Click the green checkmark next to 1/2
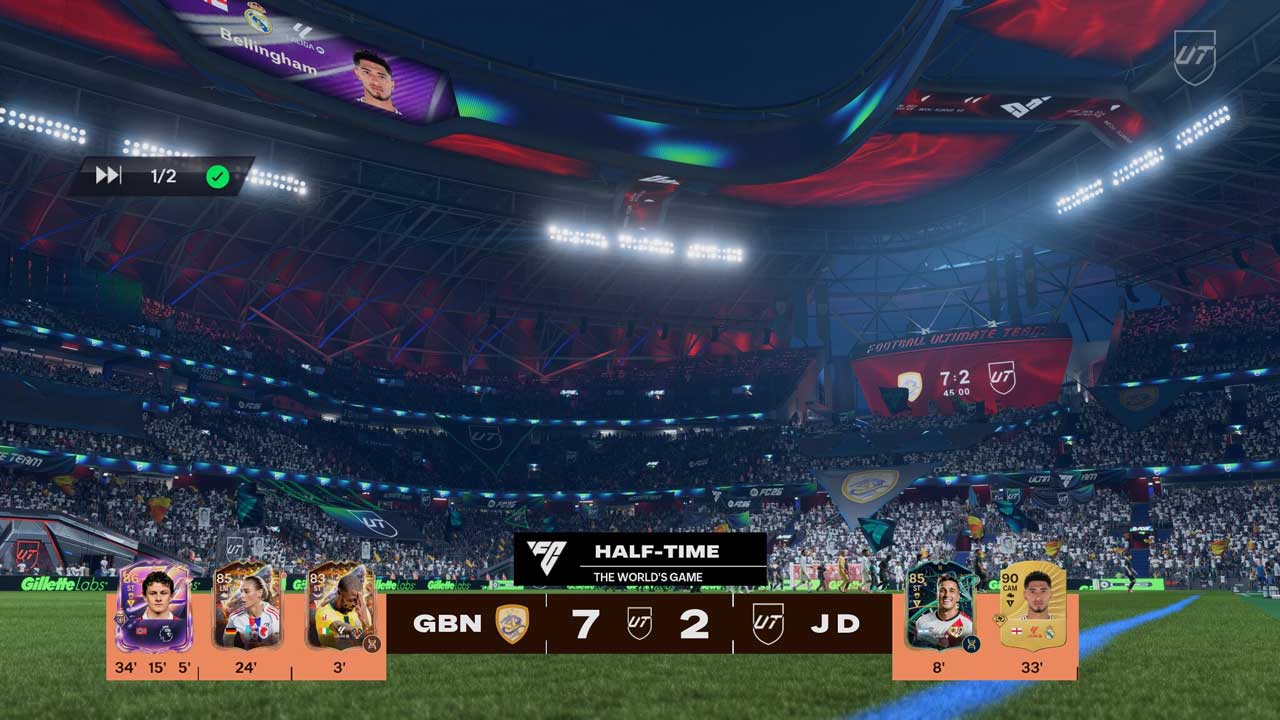This screenshot has height=720, width=1280. [217, 177]
